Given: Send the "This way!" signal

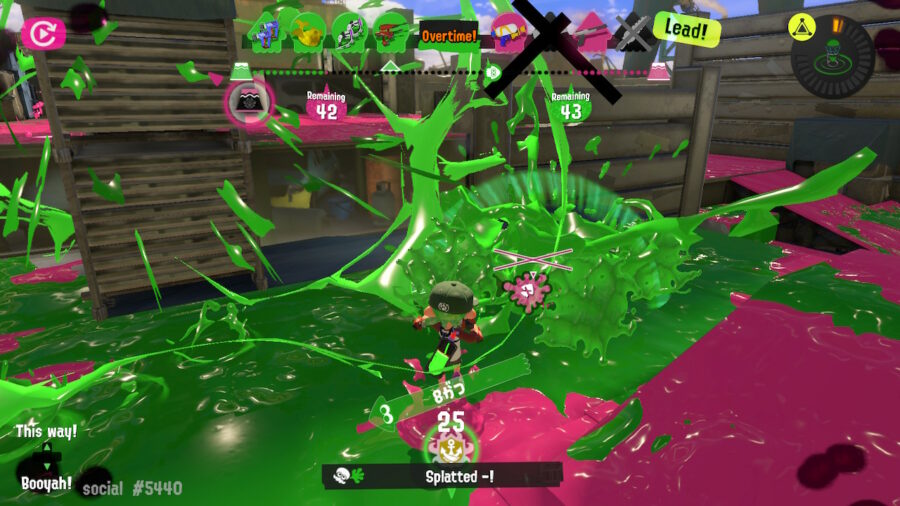Looking at the screenshot, I should coord(46,432).
